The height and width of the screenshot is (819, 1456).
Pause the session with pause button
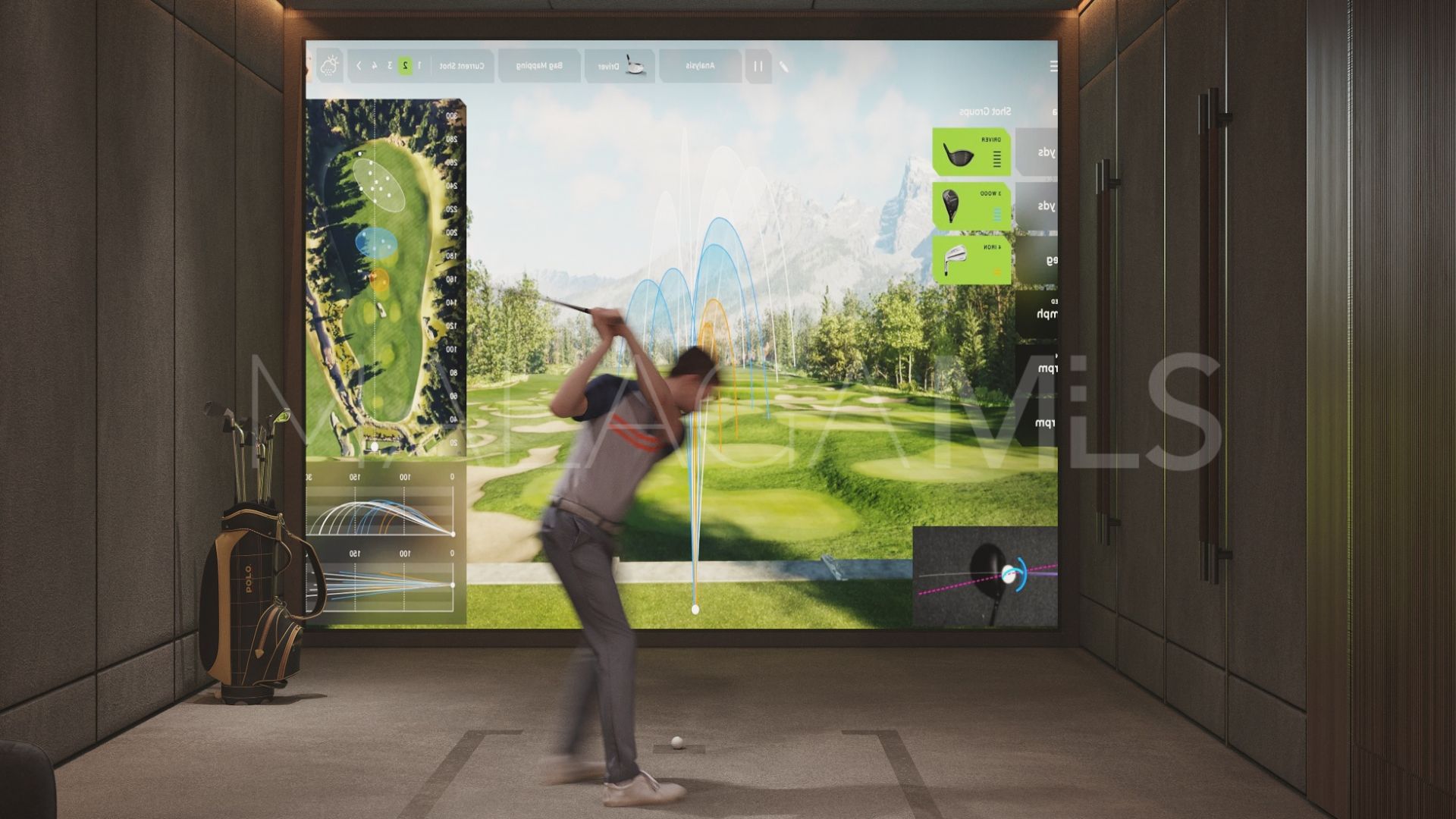pyautogui.click(x=758, y=66)
